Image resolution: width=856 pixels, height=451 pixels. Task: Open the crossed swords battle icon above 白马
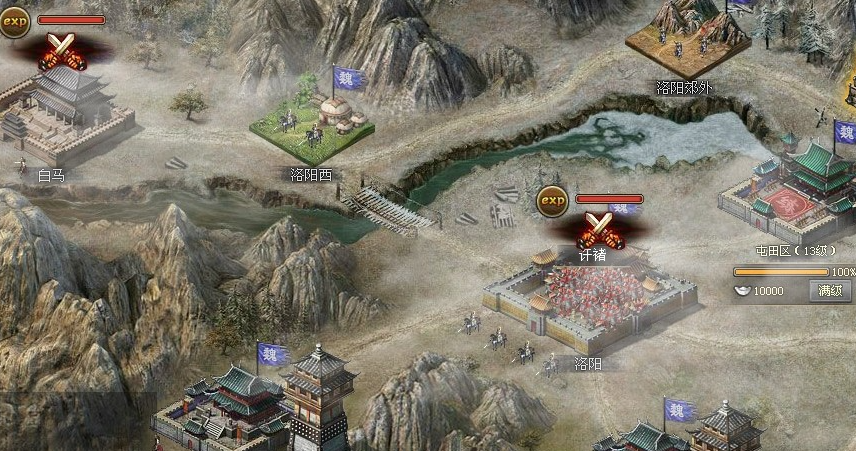pos(59,49)
